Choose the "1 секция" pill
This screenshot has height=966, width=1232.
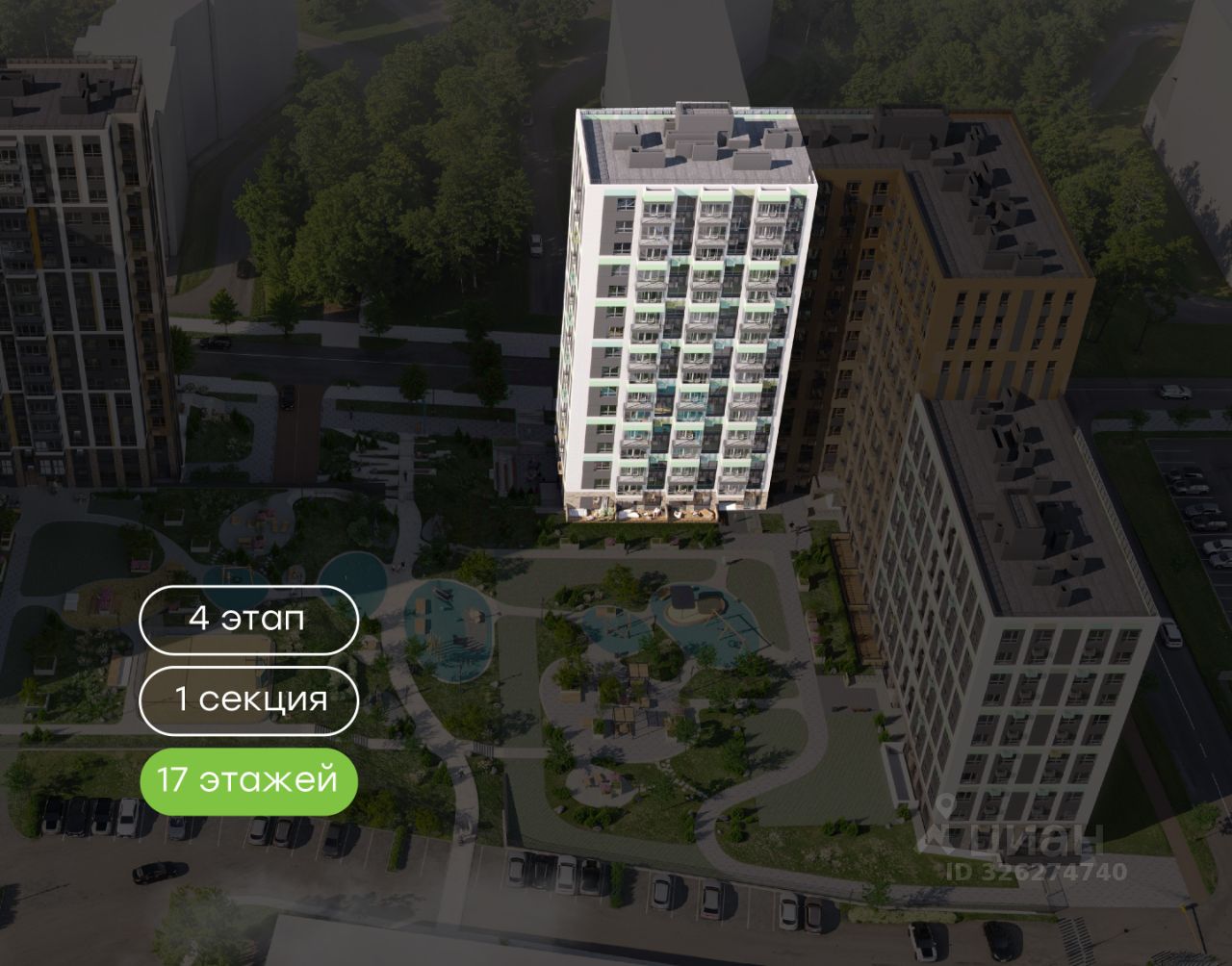(249, 699)
